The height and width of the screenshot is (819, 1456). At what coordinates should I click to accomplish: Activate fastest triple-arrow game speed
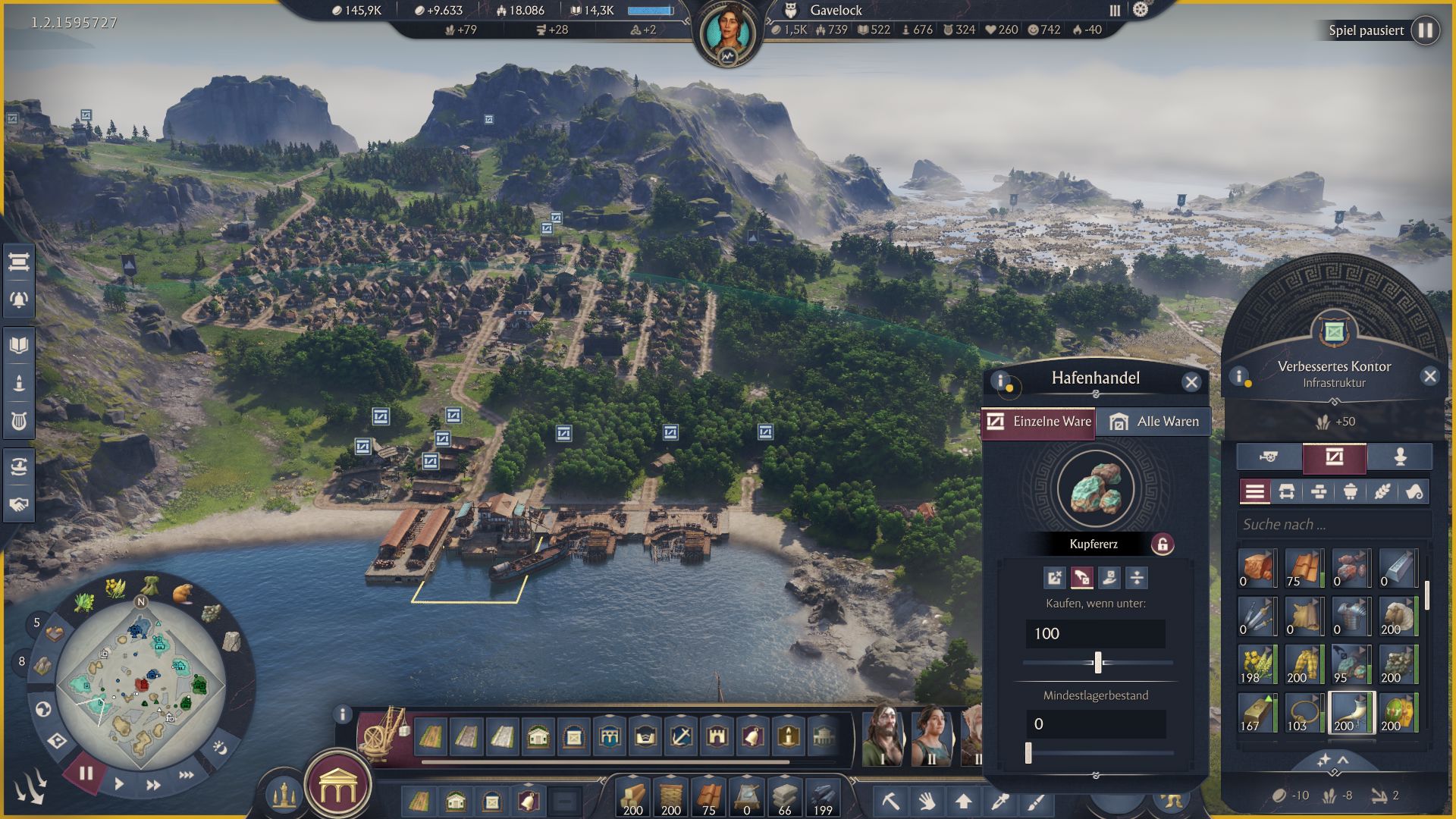click(x=186, y=775)
